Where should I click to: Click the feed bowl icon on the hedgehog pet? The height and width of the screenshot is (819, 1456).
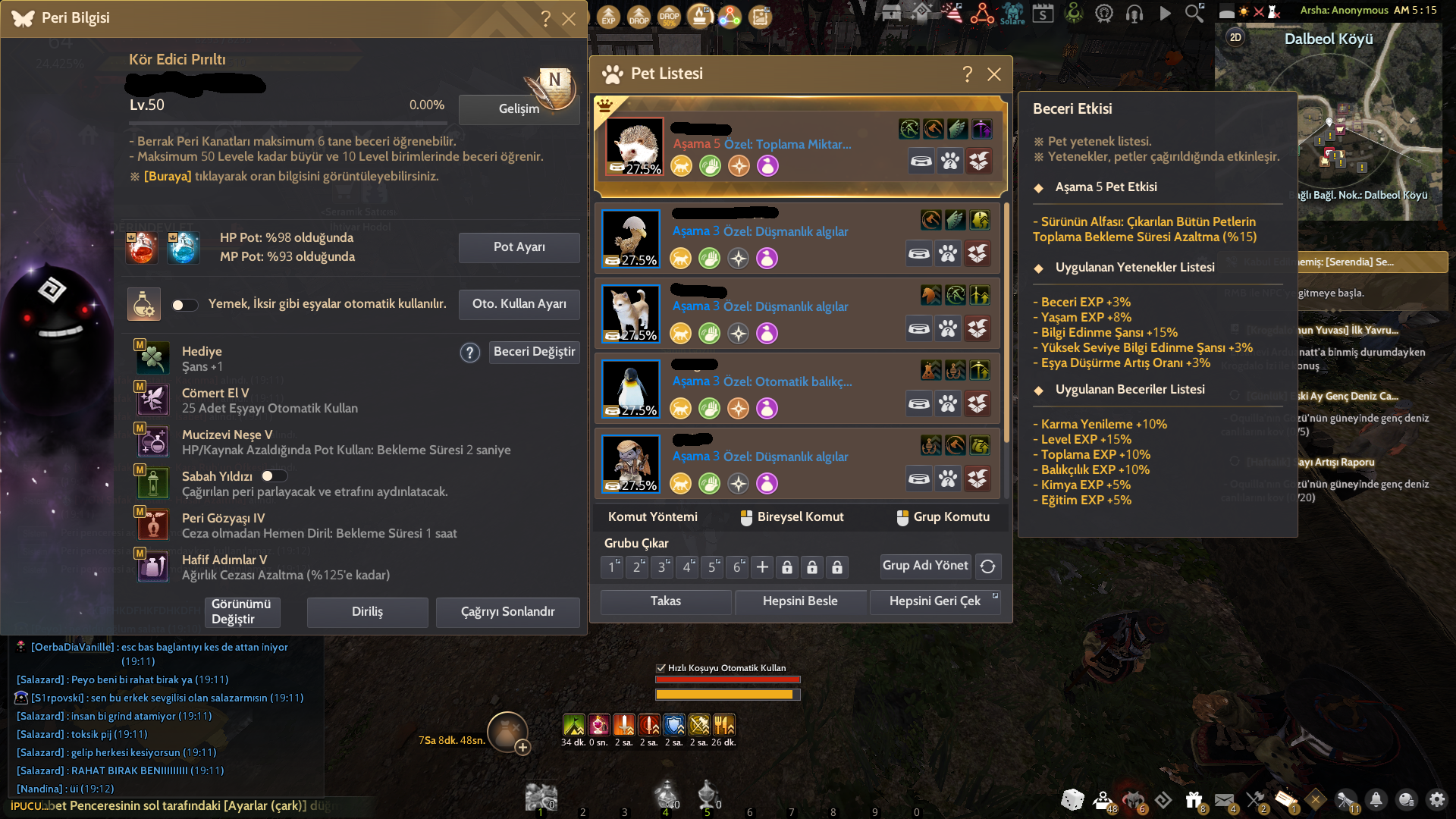click(921, 161)
